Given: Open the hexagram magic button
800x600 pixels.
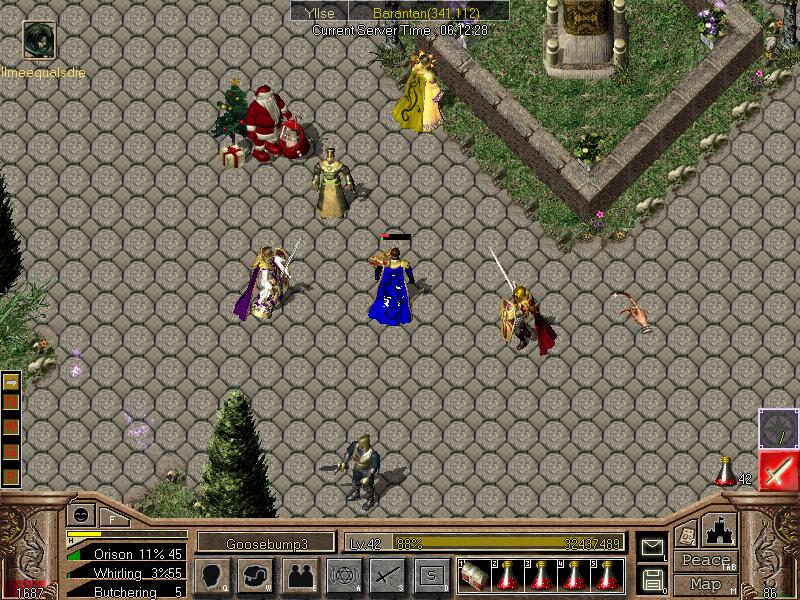Looking at the screenshot, I should [x=343, y=576].
